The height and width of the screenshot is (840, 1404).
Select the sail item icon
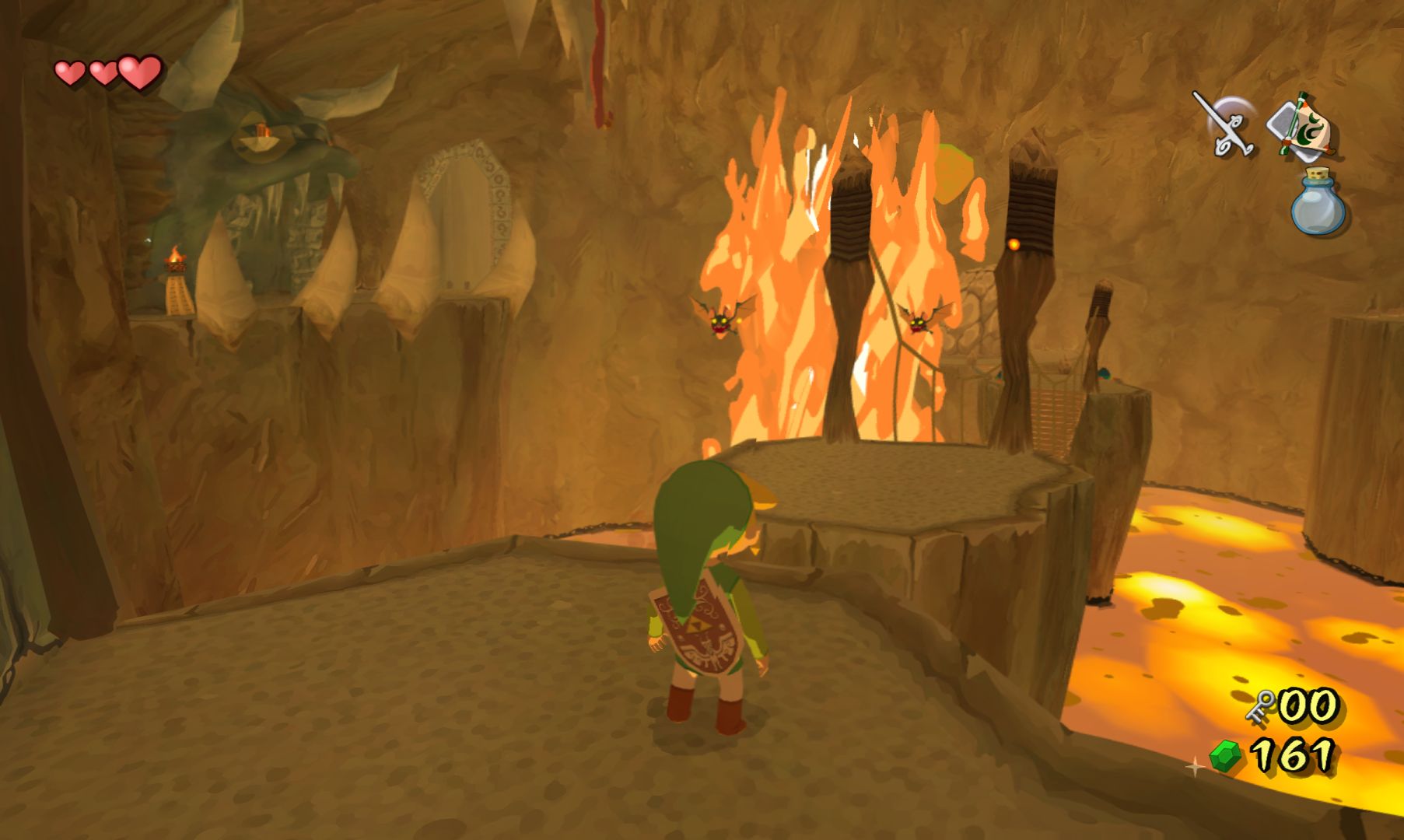[x=1301, y=126]
